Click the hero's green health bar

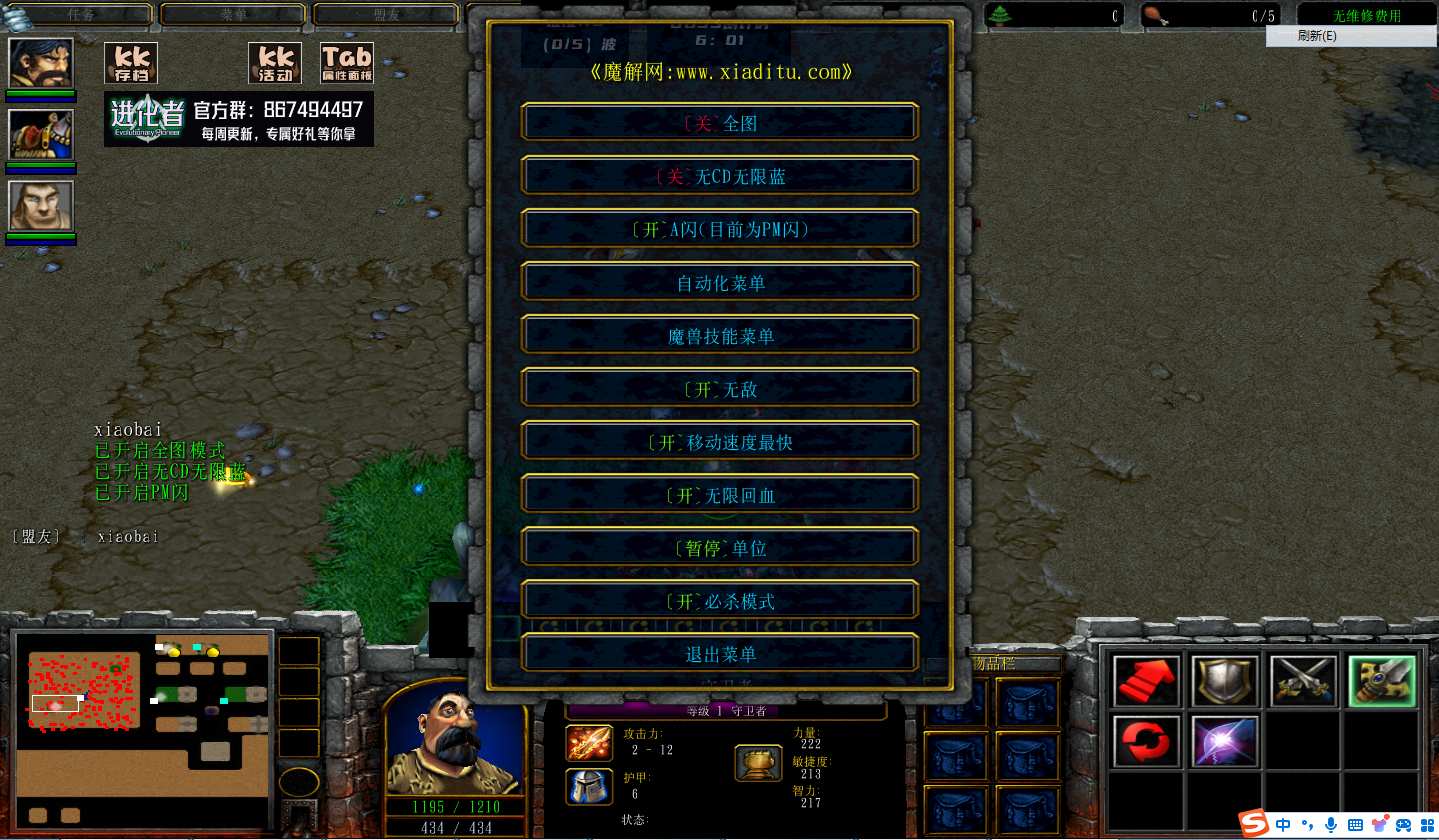(455, 807)
